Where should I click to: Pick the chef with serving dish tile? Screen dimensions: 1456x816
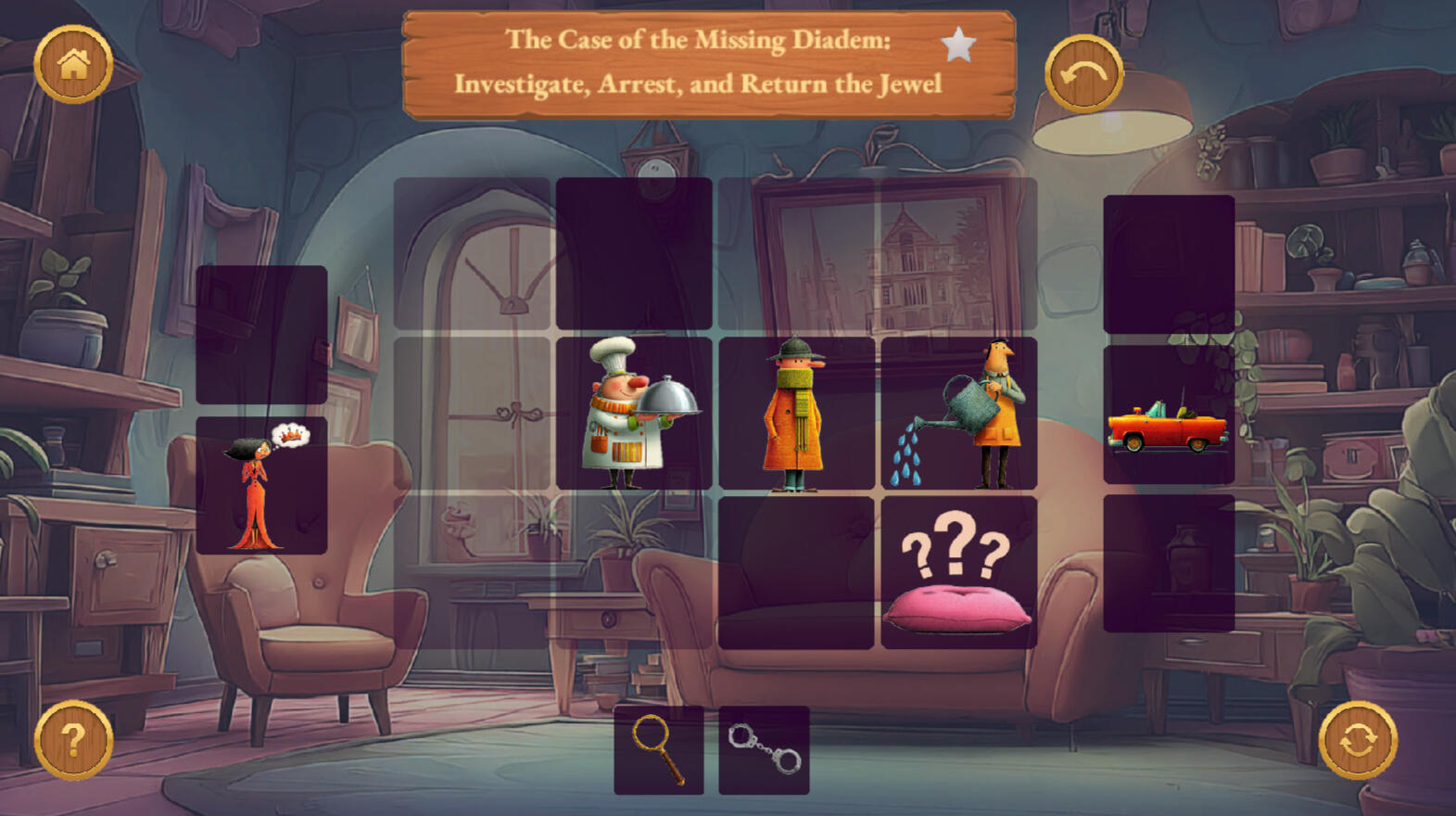(634, 414)
